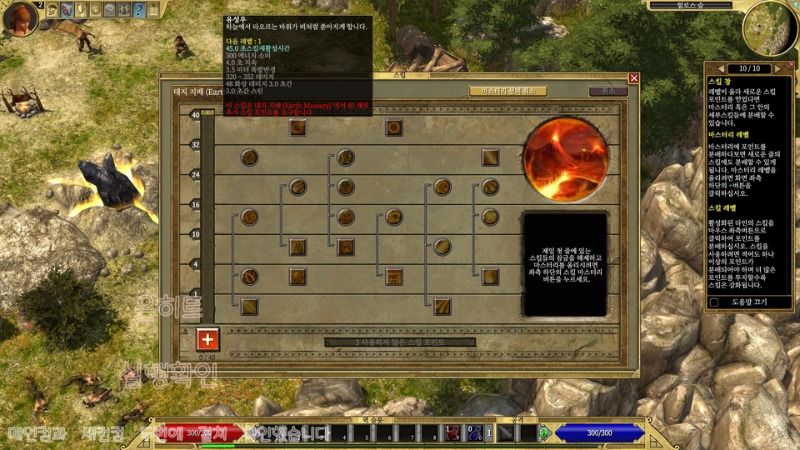Click the blue question mark help icon
Viewport: 800px width, 450px height.
click(x=139, y=10)
